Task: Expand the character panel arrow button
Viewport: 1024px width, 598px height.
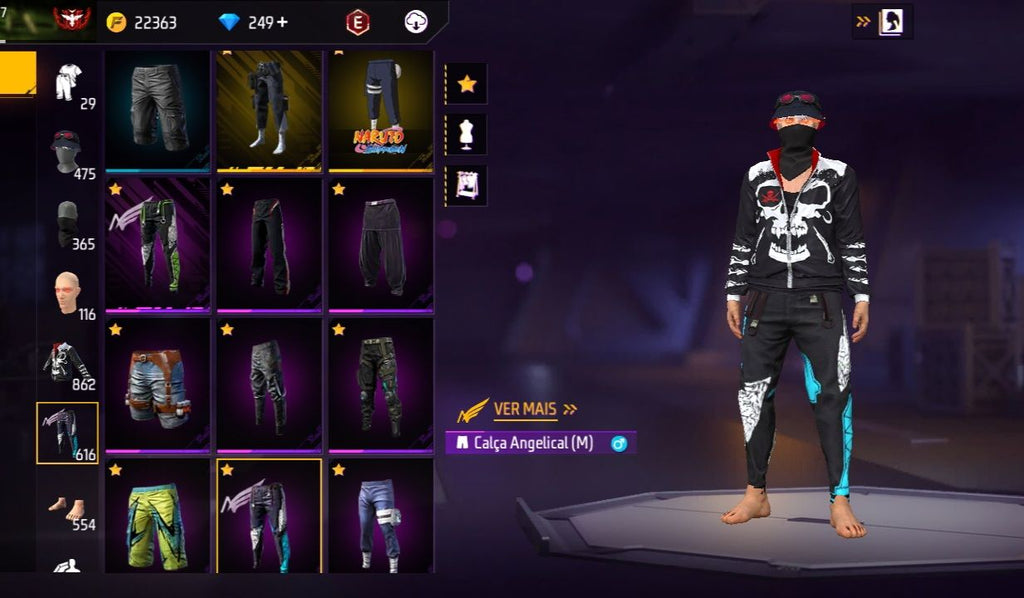Action: [882, 21]
